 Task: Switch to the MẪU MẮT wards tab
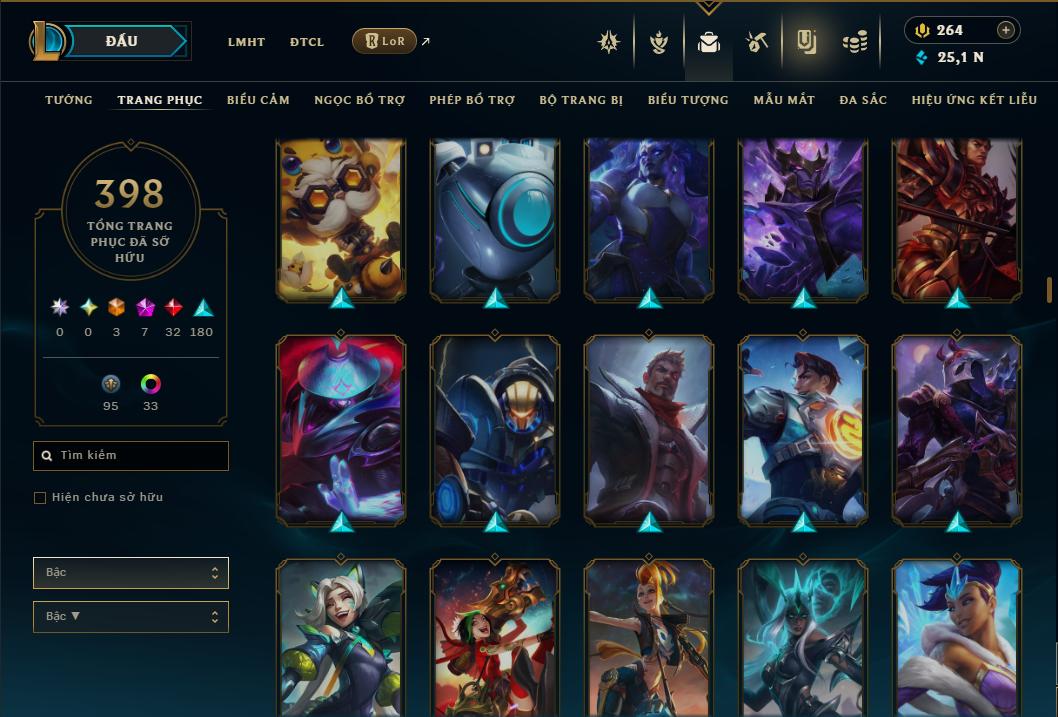[784, 100]
